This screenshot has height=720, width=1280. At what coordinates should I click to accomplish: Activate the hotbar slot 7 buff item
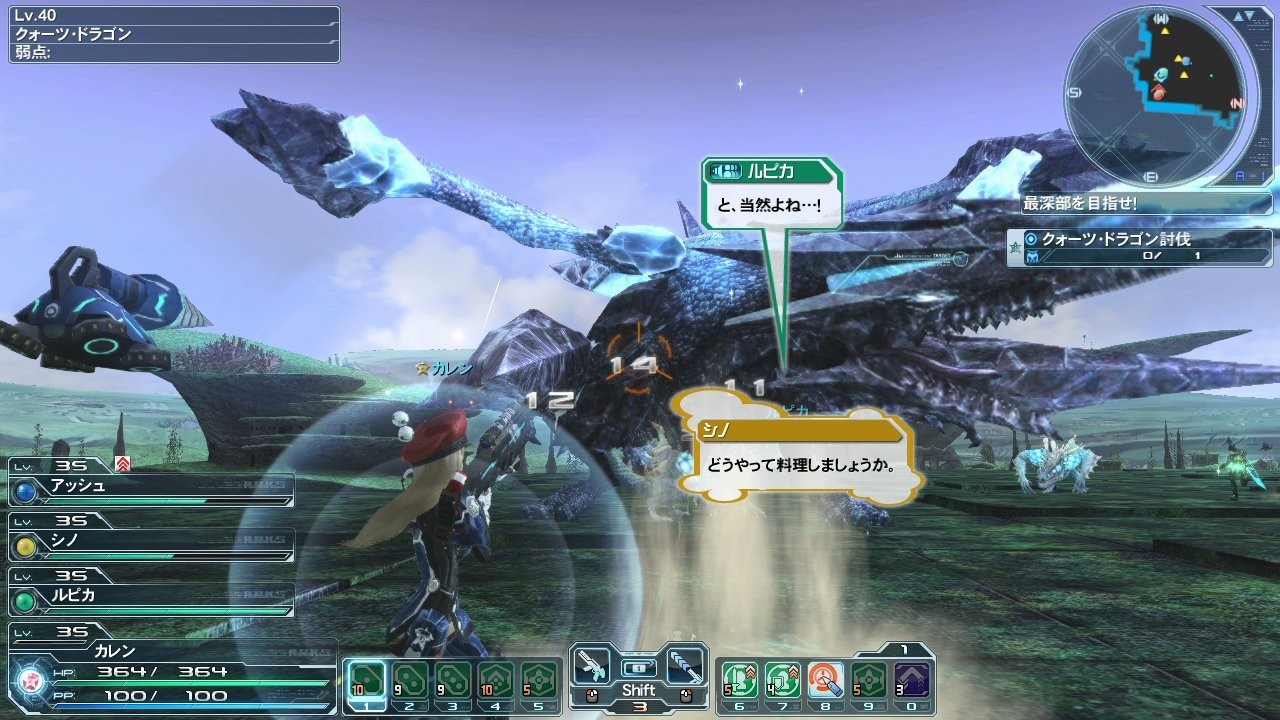[782, 680]
